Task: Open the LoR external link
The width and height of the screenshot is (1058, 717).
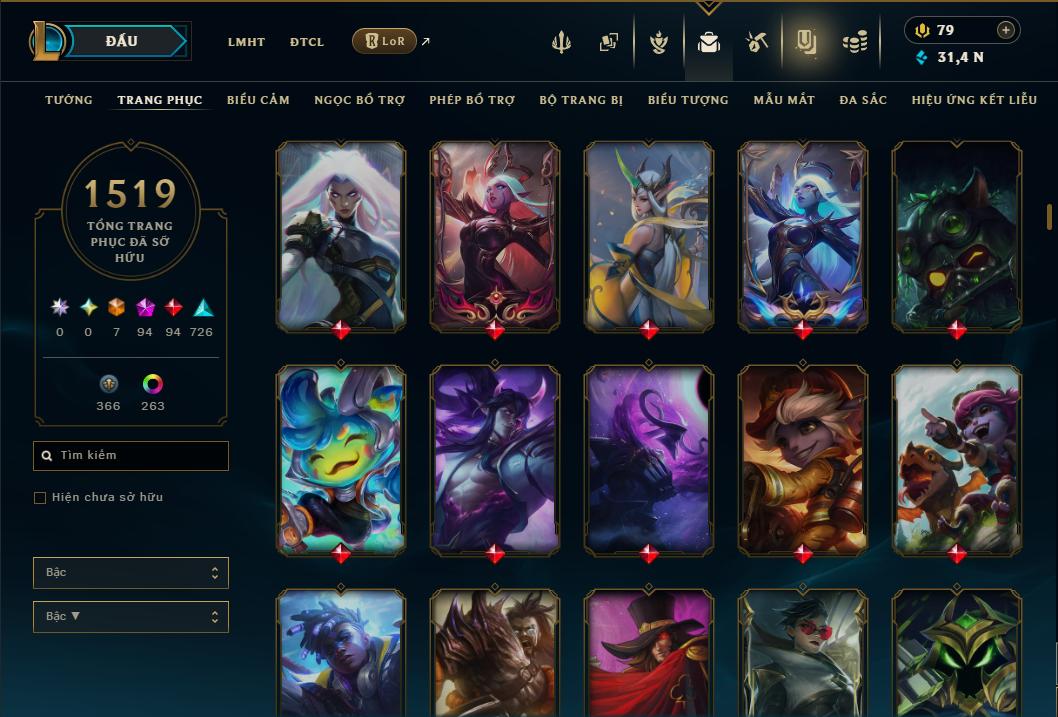Action: point(385,41)
